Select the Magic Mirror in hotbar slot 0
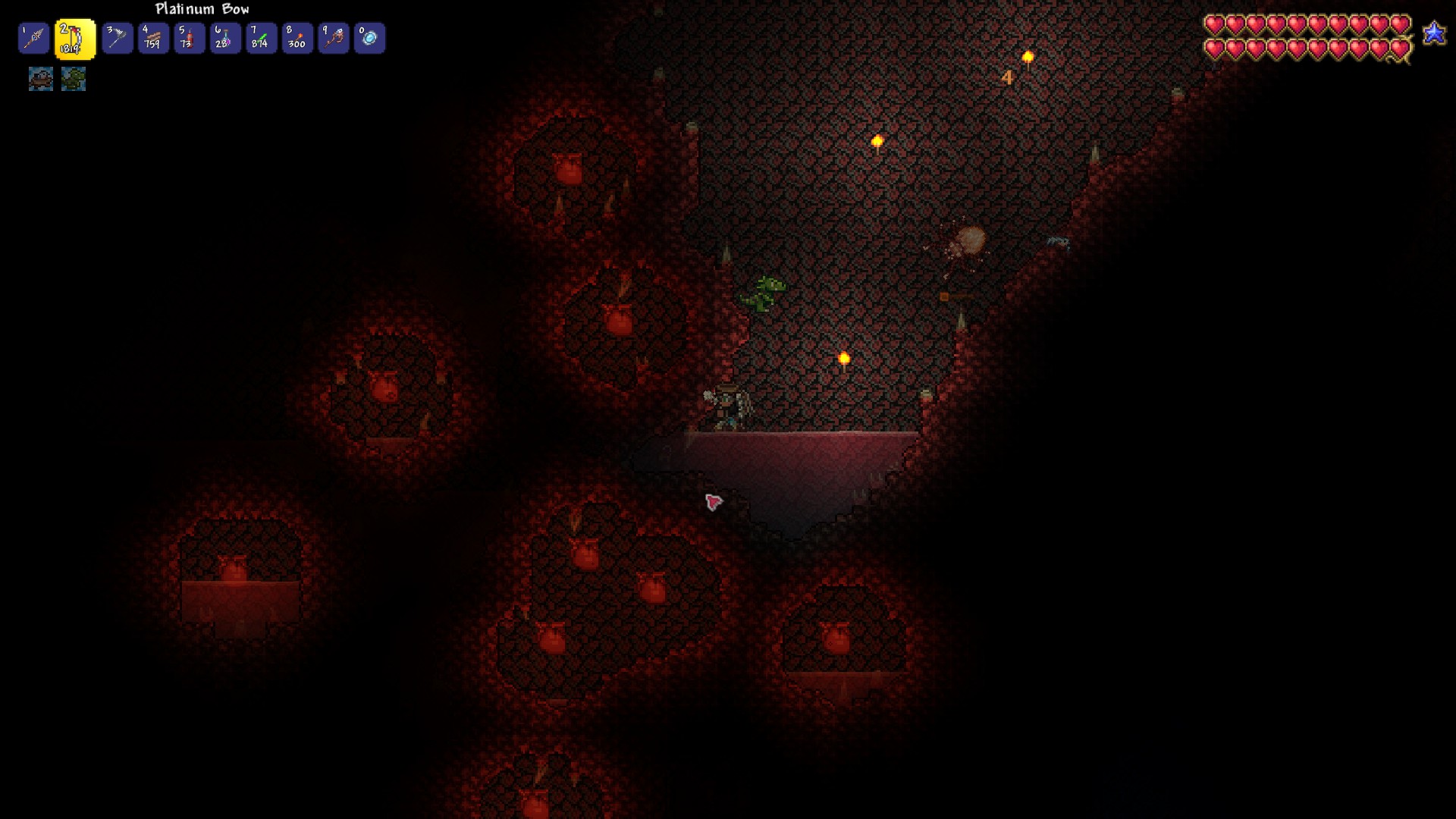This screenshot has height=819, width=1456. click(371, 37)
